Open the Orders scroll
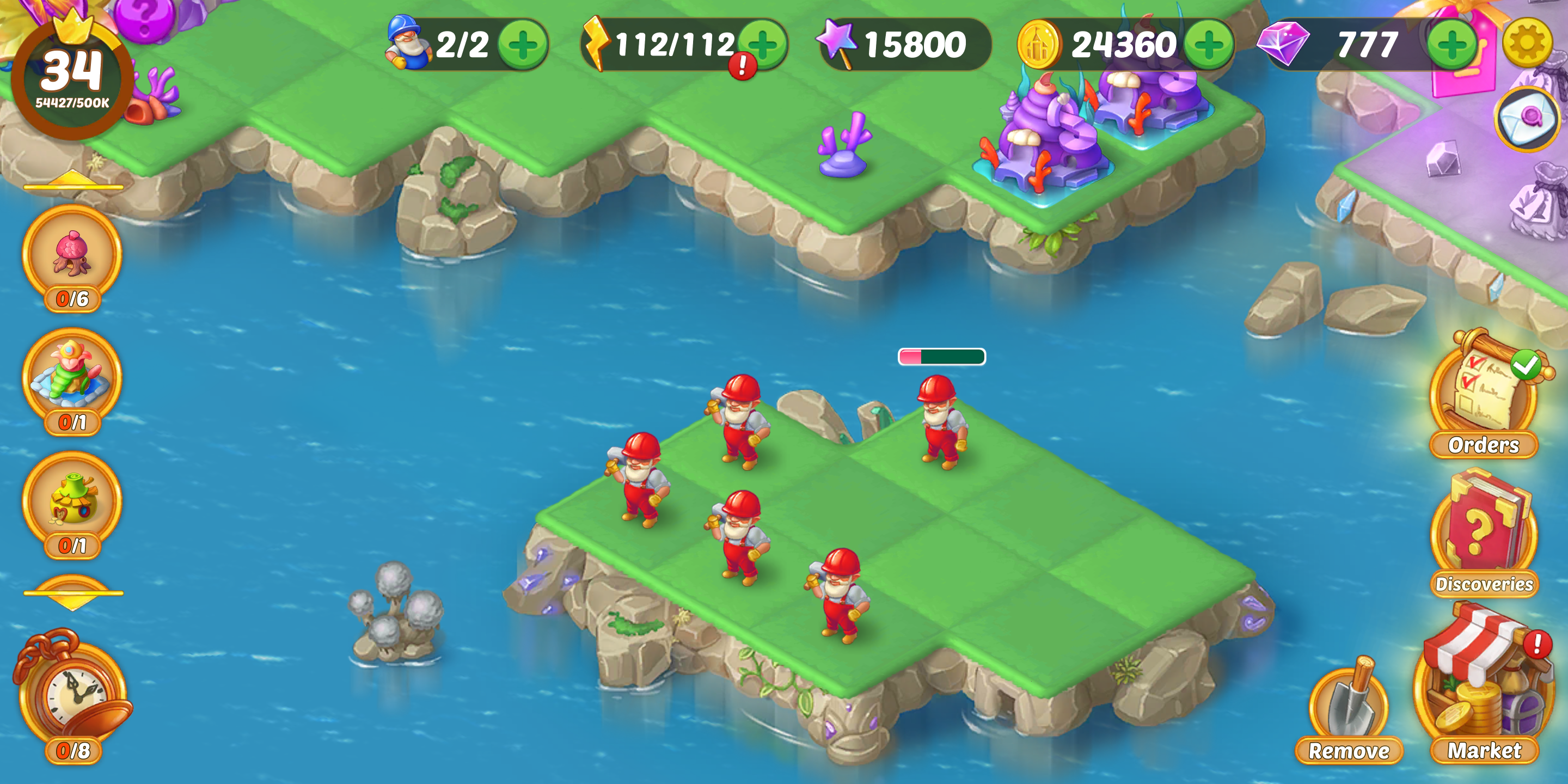Screen dimensions: 1568x784 (x=1484, y=396)
